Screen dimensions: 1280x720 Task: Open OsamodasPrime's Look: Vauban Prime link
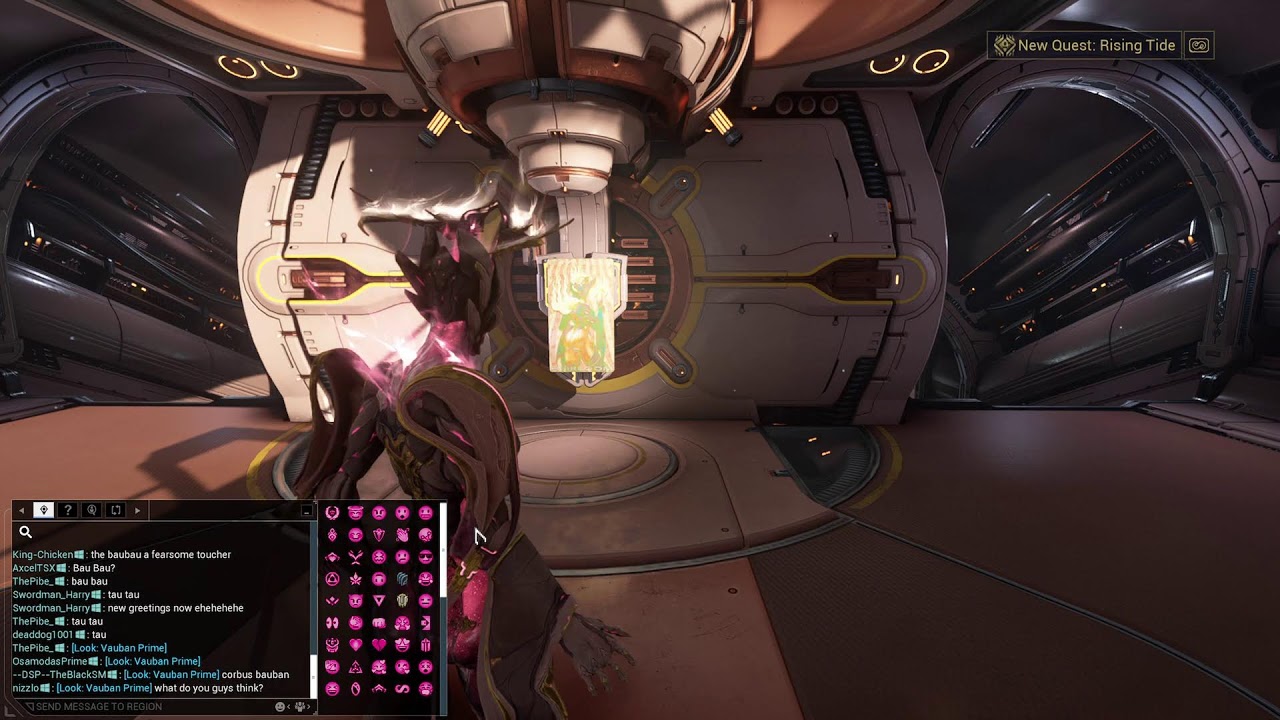click(152, 661)
